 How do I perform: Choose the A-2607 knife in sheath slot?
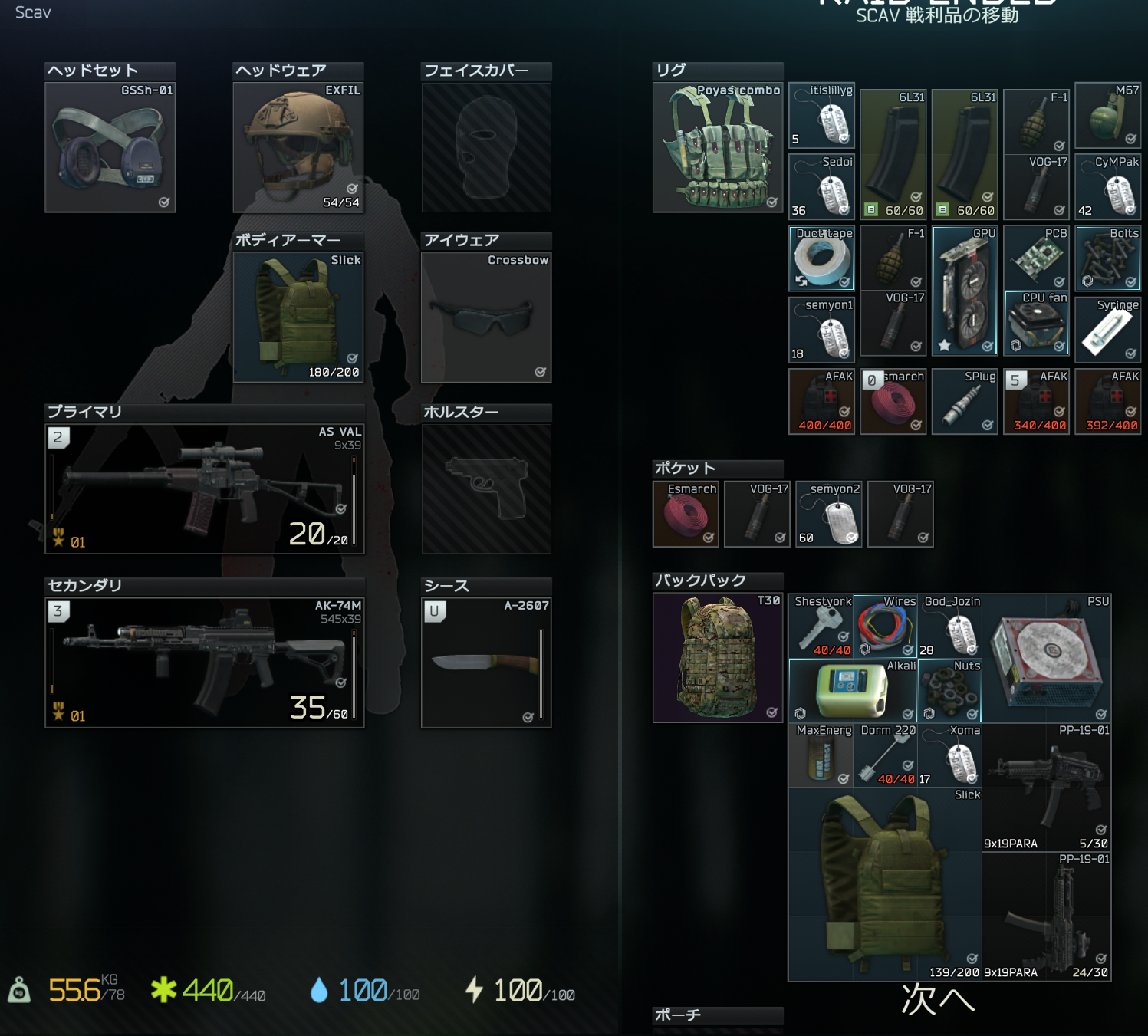pyautogui.click(x=485, y=663)
